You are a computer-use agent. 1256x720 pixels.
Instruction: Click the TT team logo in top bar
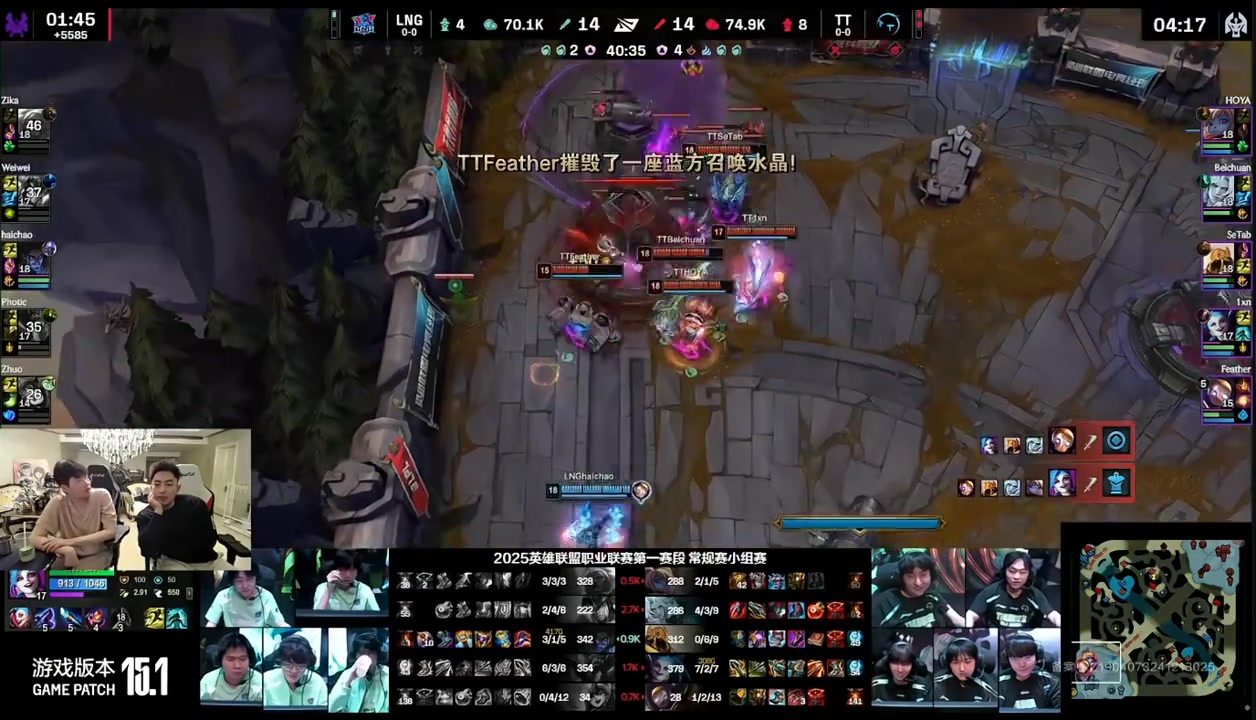pyautogui.click(x=887, y=24)
